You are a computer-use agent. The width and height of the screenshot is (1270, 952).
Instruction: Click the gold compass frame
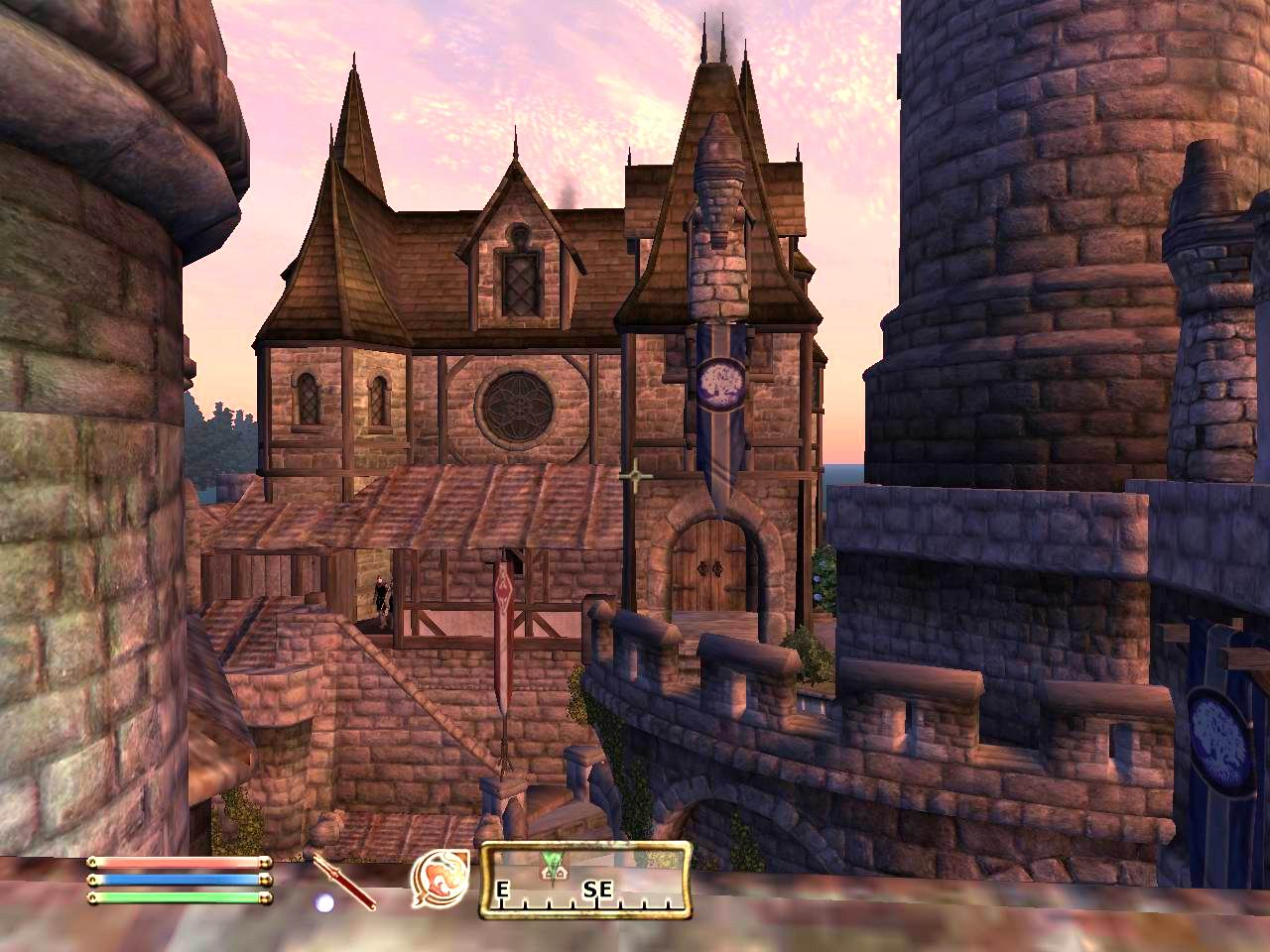(587, 845)
